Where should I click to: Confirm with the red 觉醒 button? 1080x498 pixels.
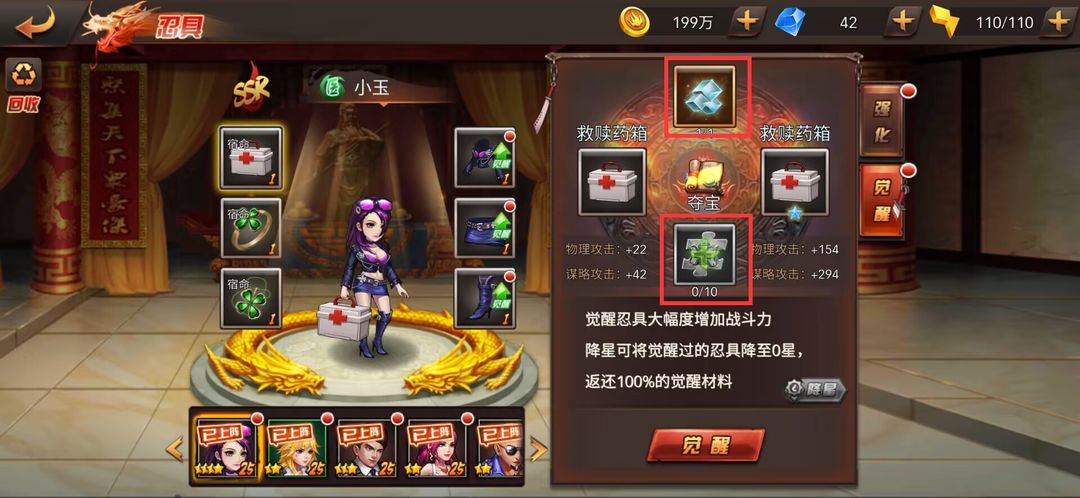[x=706, y=444]
